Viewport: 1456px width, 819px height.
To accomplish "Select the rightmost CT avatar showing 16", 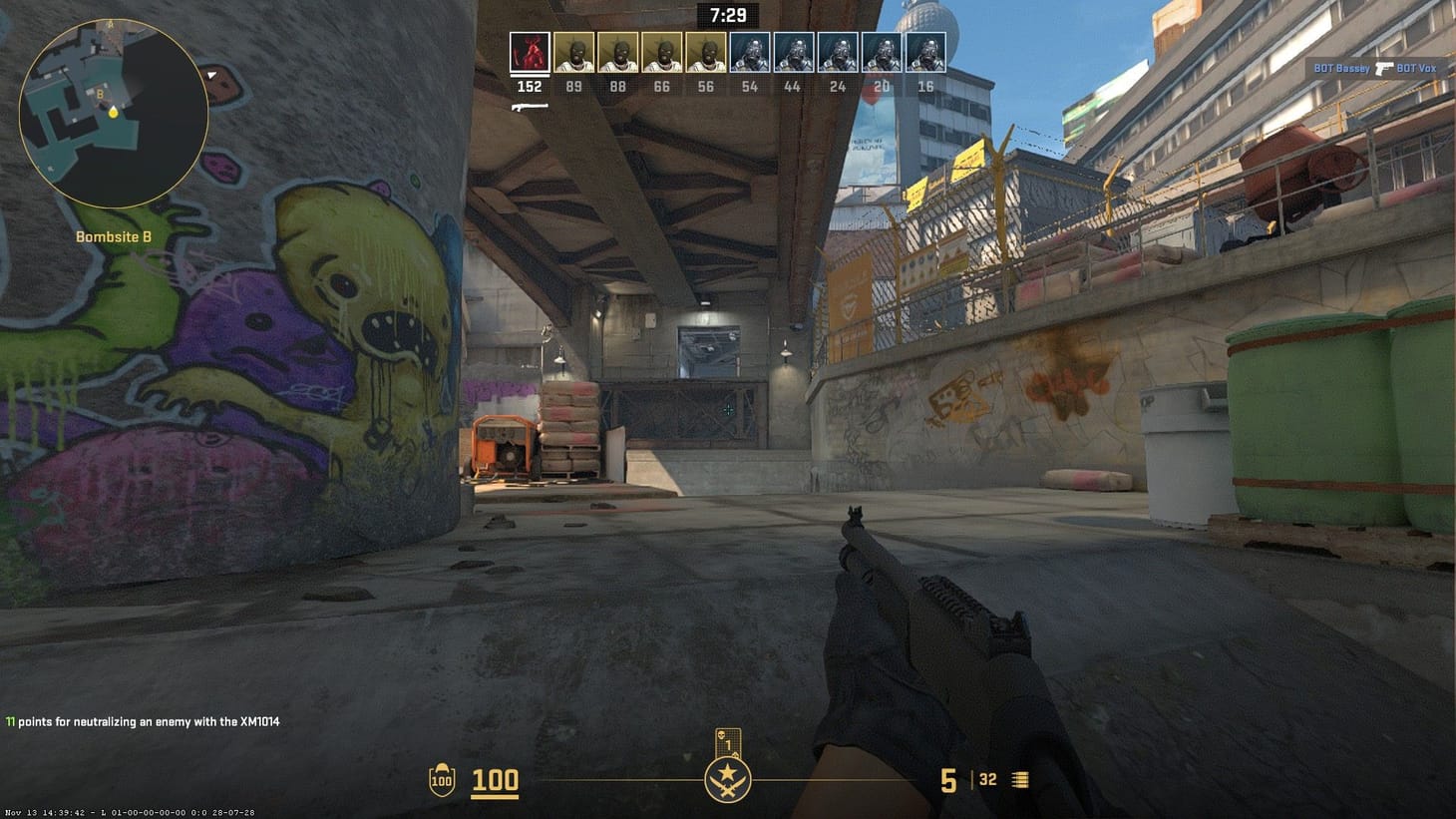I will tap(925, 50).
